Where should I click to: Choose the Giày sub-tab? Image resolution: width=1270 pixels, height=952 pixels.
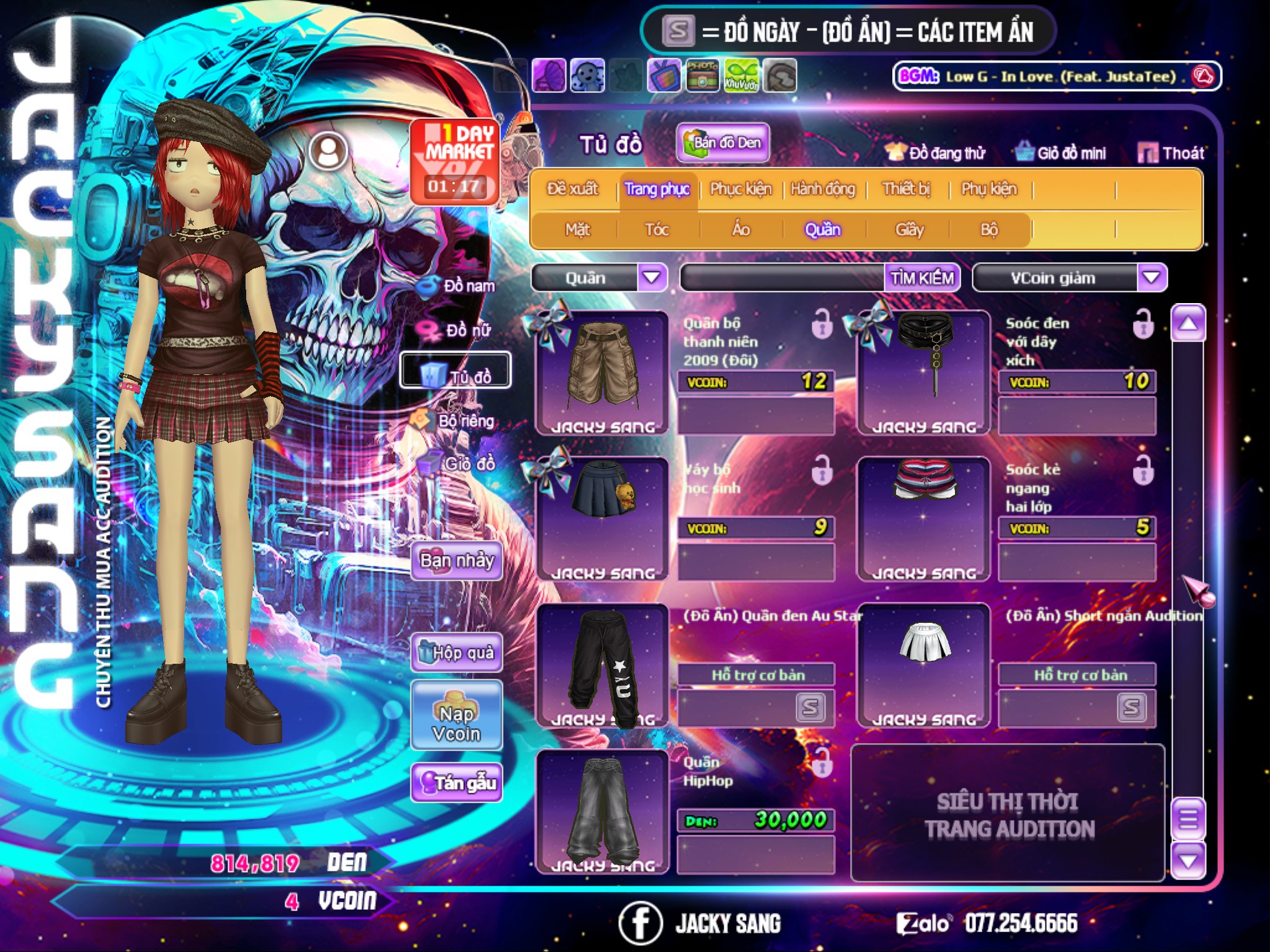(x=909, y=230)
